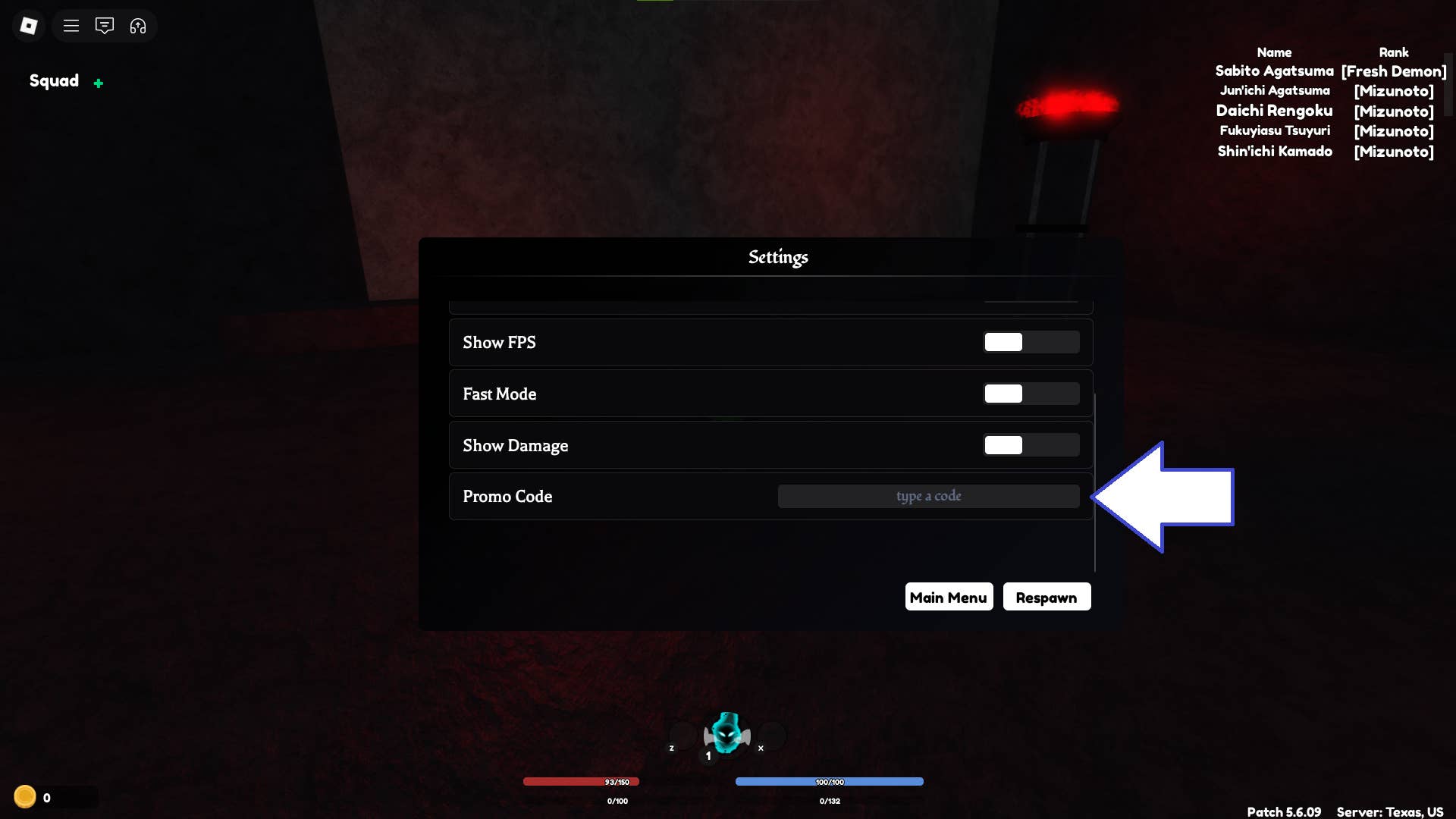Click inside the Promo Code text field
Image resolution: width=1456 pixels, height=819 pixels.
pyautogui.click(x=928, y=496)
